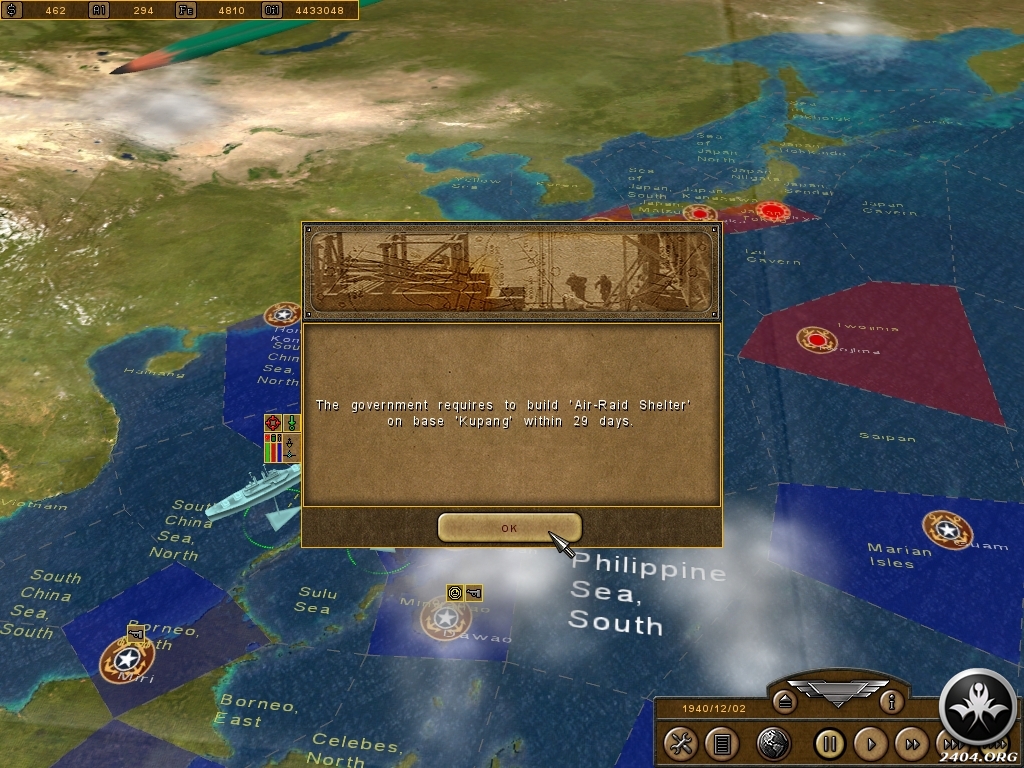Click the round badge icon above Davao

pos(455,592)
